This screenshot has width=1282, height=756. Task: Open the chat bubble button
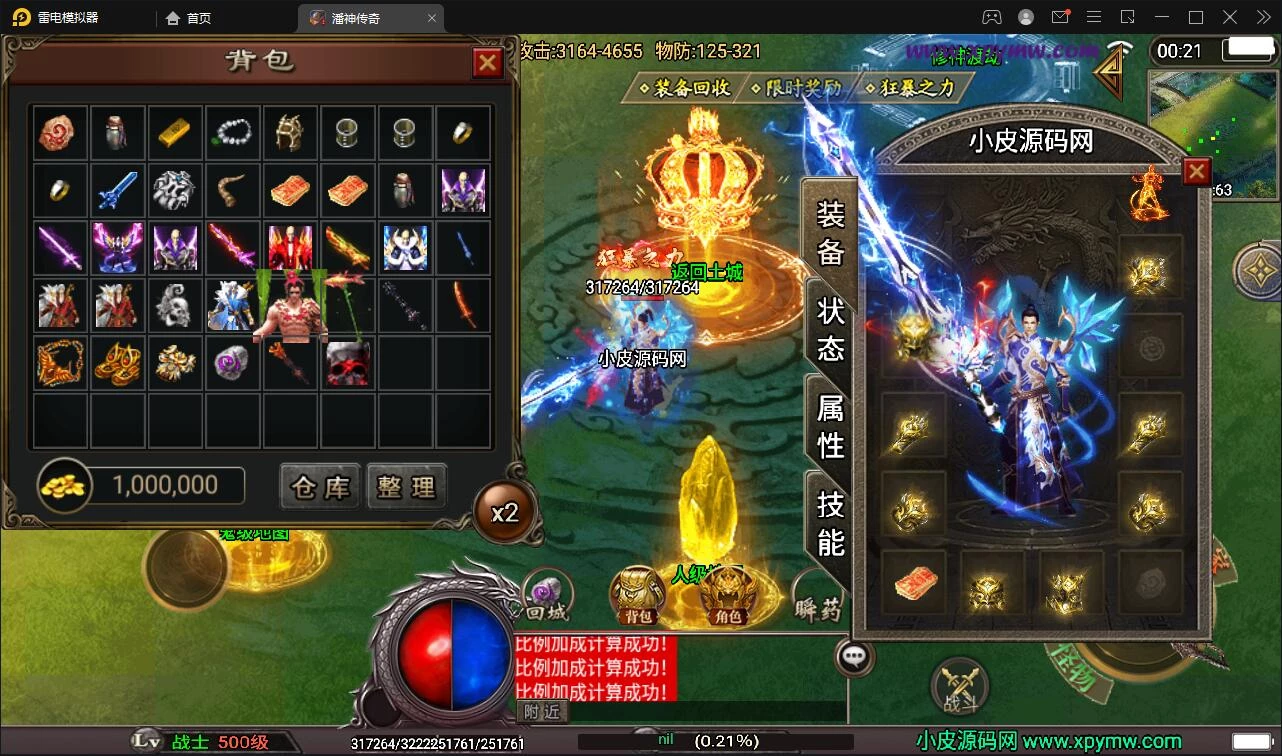[854, 657]
